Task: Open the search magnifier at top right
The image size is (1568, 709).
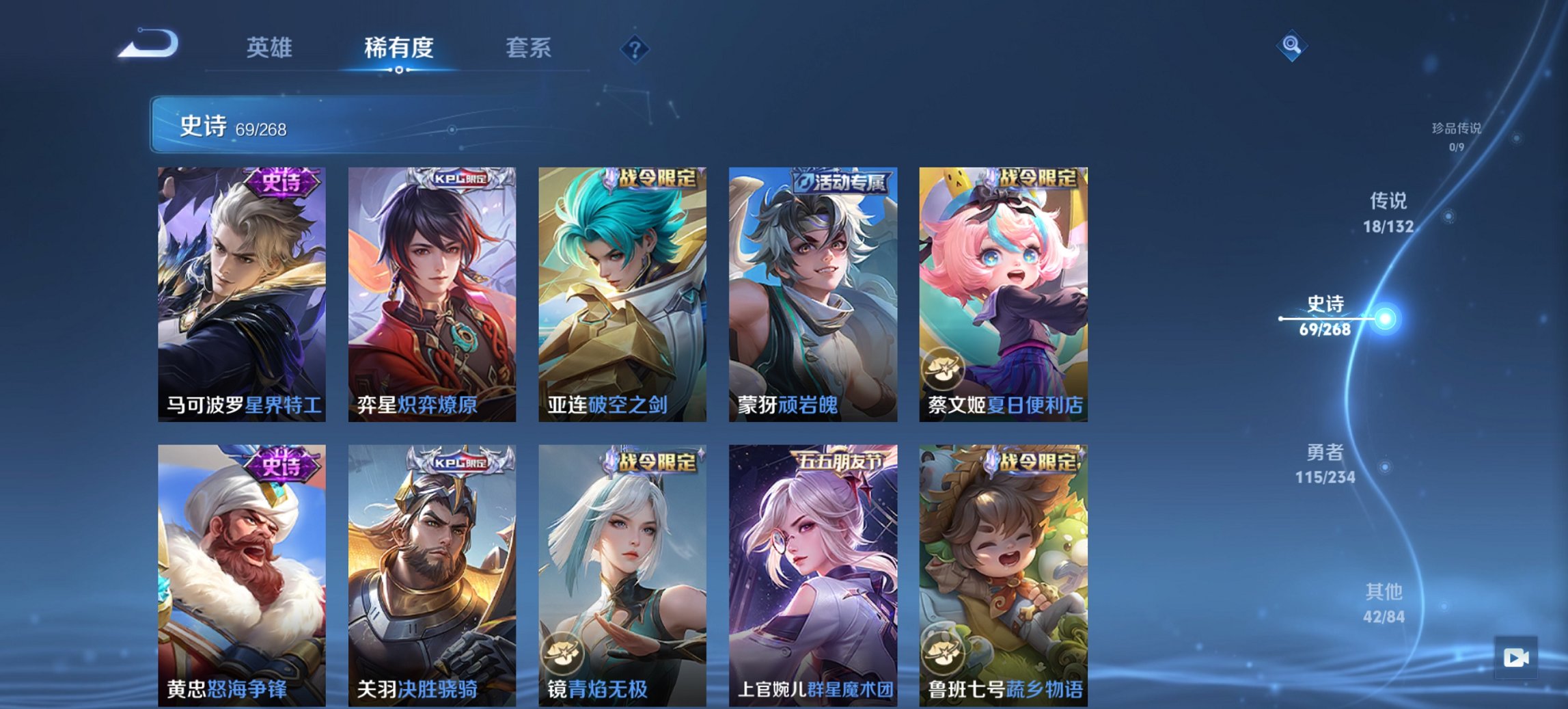Action: [1290, 46]
